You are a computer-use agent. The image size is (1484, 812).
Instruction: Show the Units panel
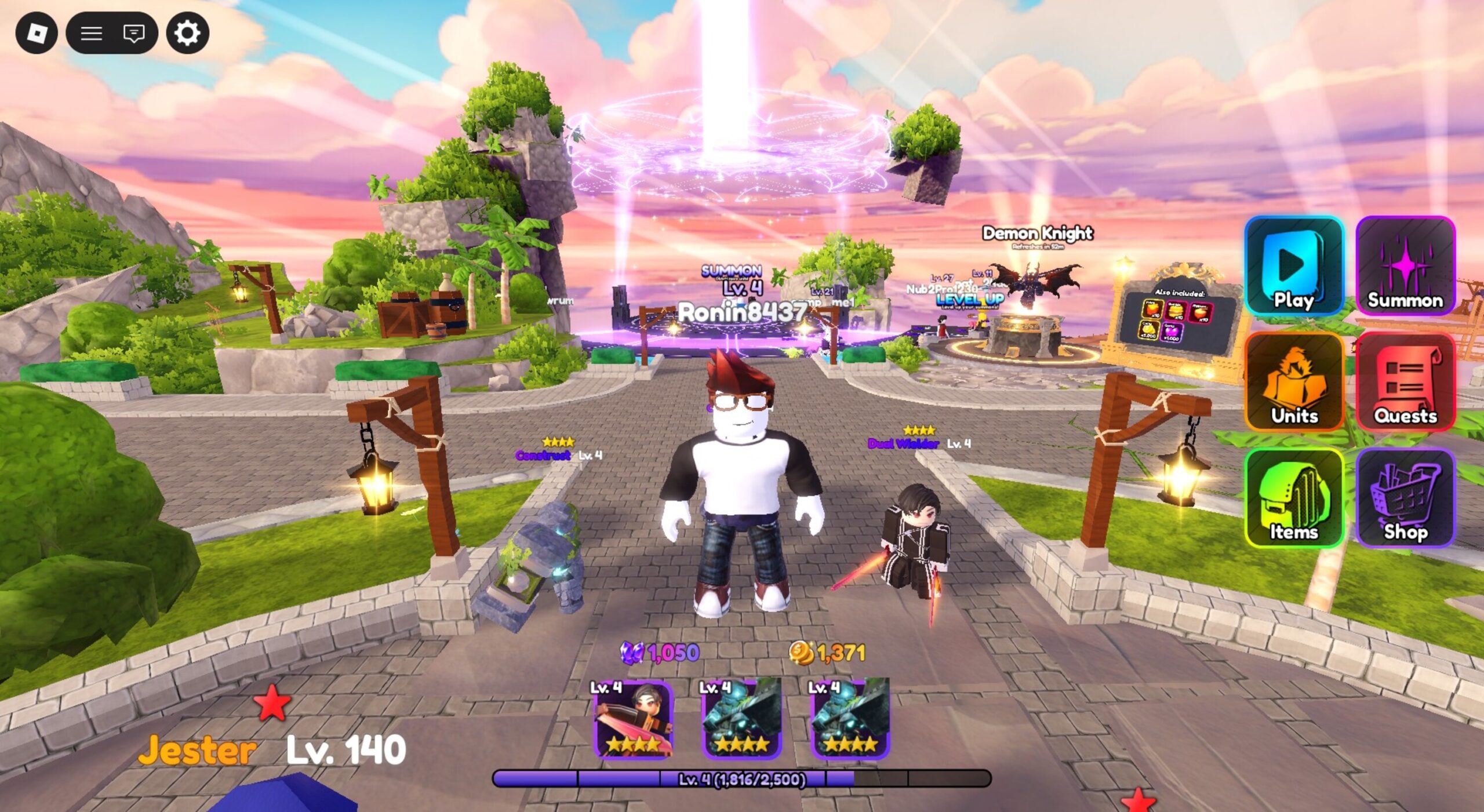click(x=1294, y=382)
